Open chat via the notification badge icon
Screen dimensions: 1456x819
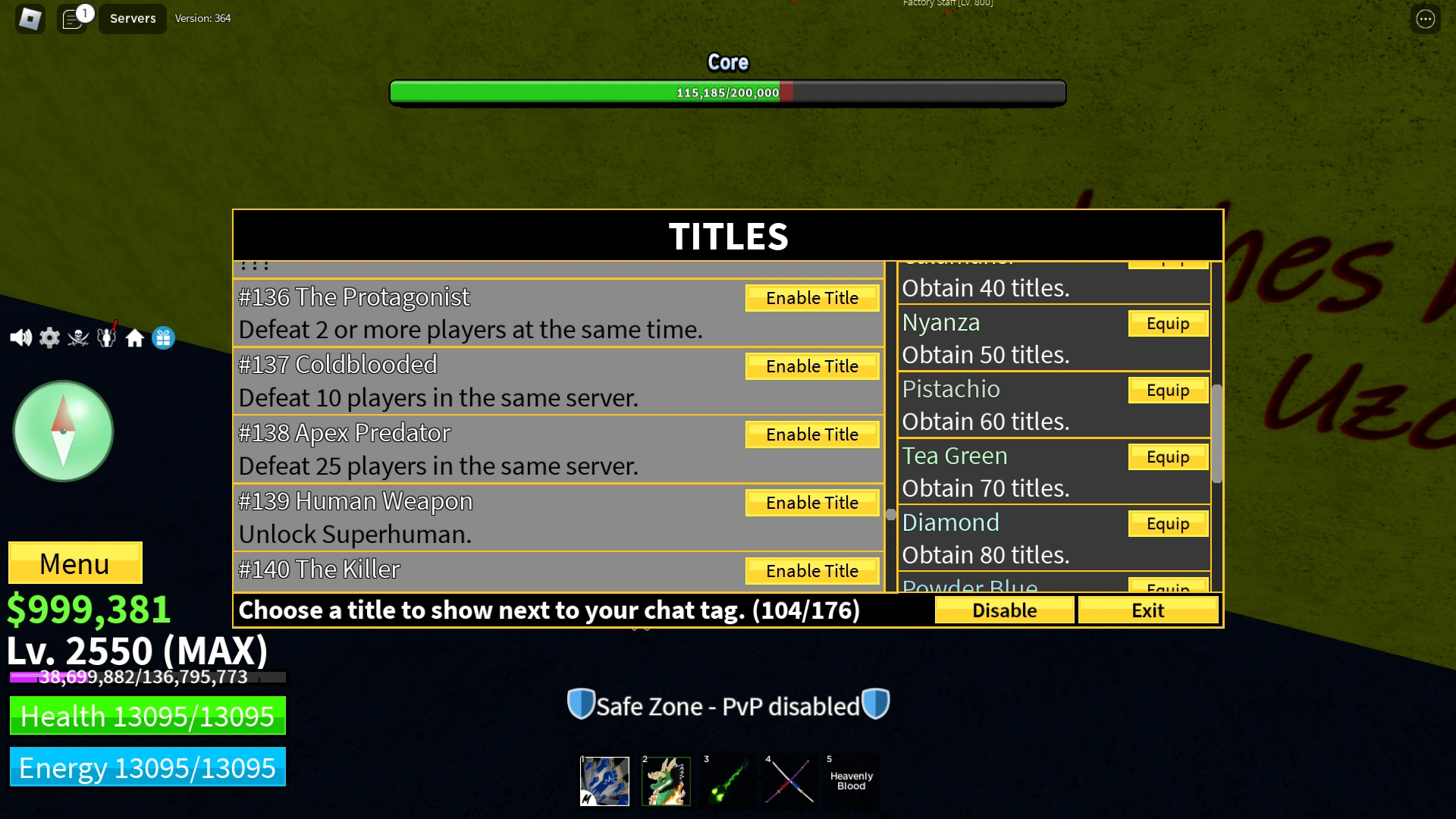tap(73, 18)
